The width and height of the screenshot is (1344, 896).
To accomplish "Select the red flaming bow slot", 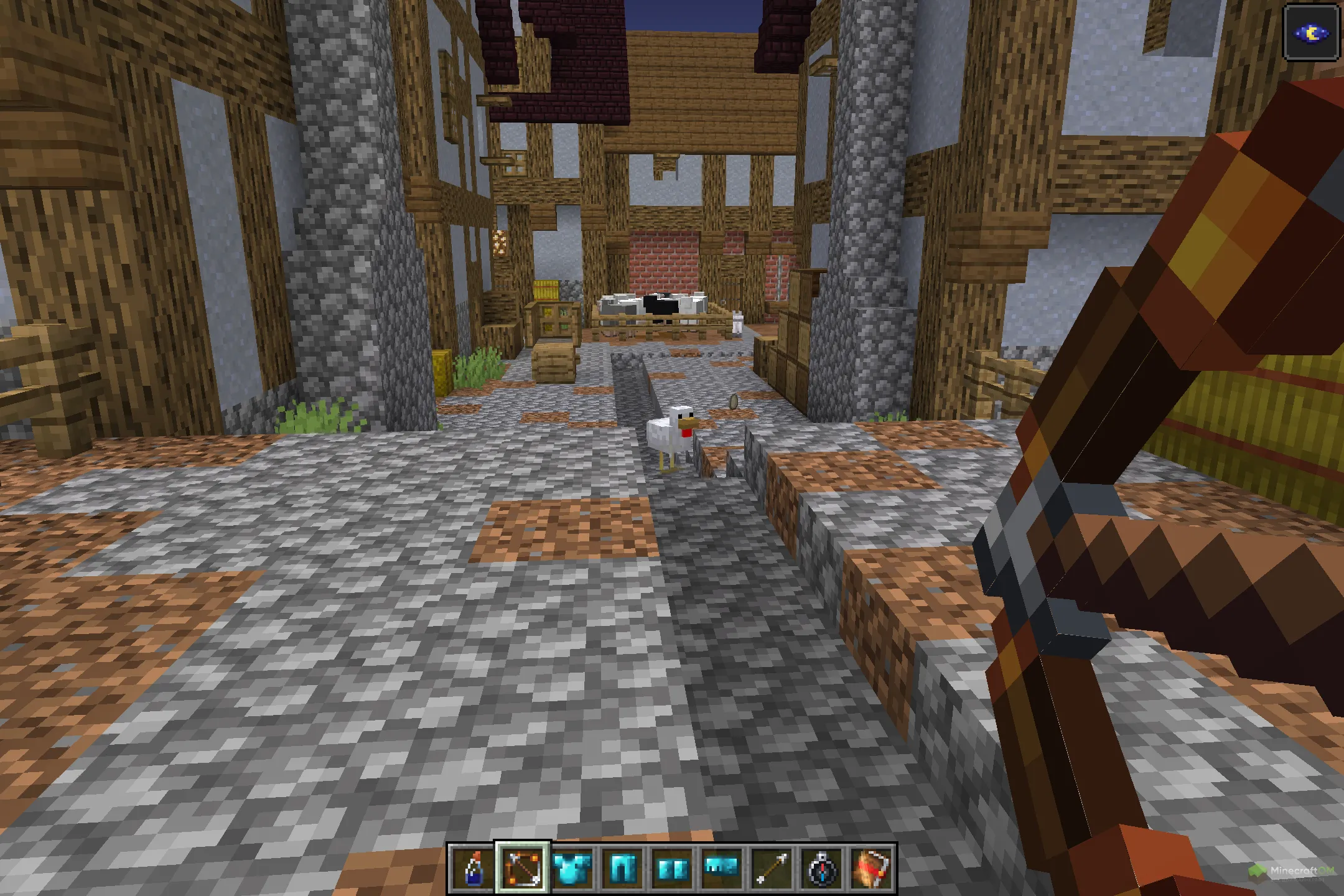I will (871, 868).
